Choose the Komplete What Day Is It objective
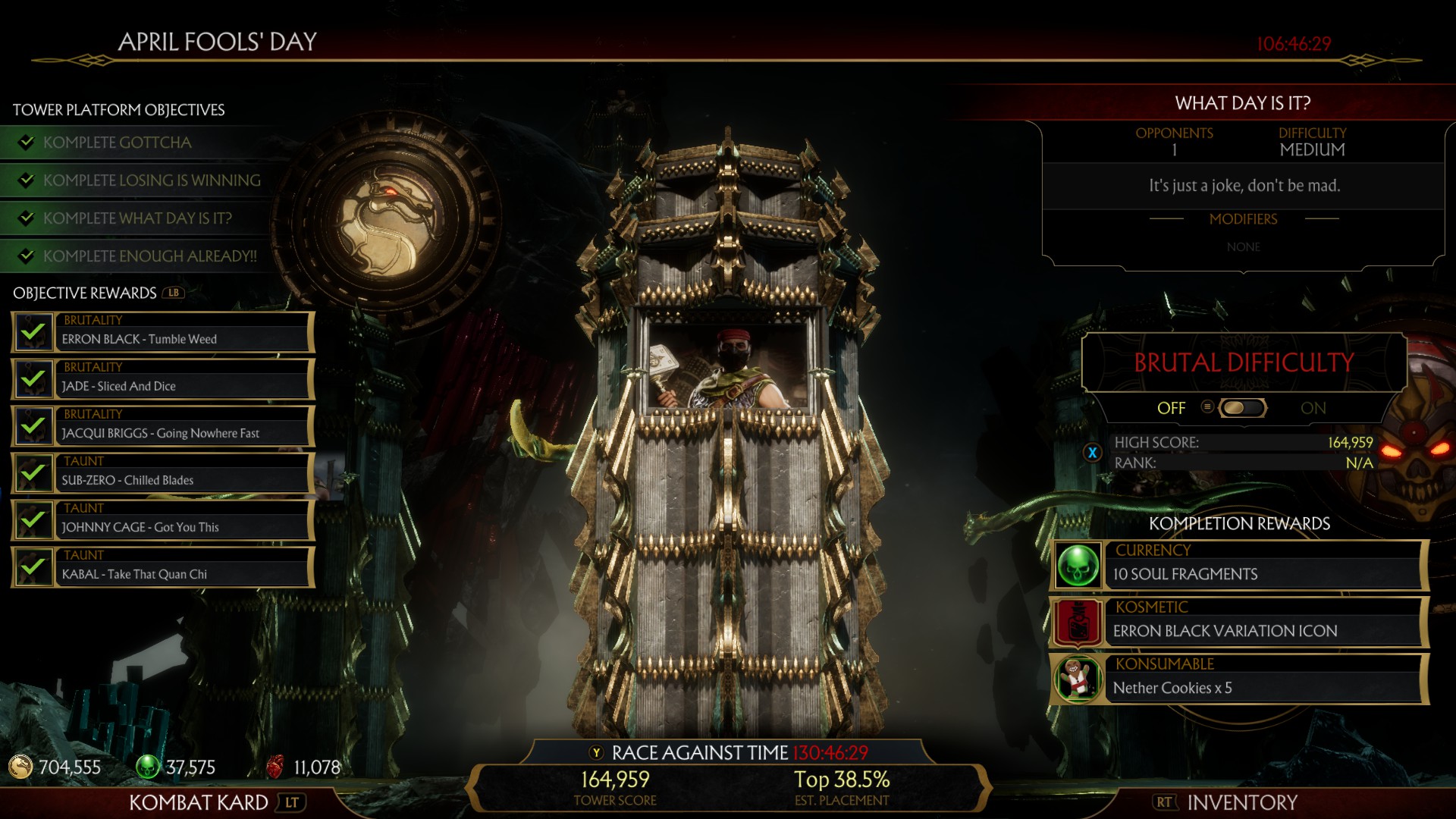 pyautogui.click(x=137, y=218)
